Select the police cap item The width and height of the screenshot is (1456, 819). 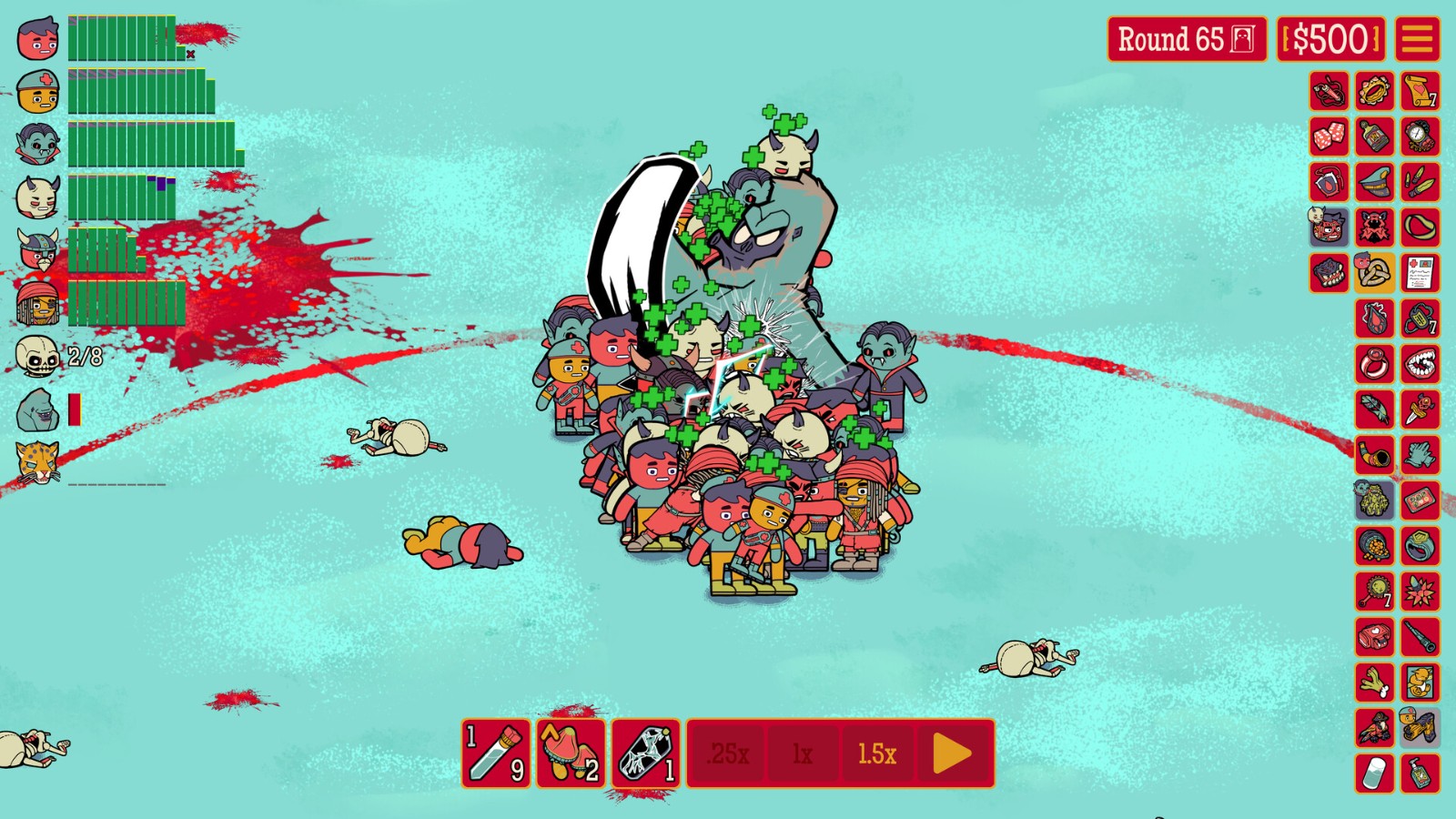(1374, 182)
